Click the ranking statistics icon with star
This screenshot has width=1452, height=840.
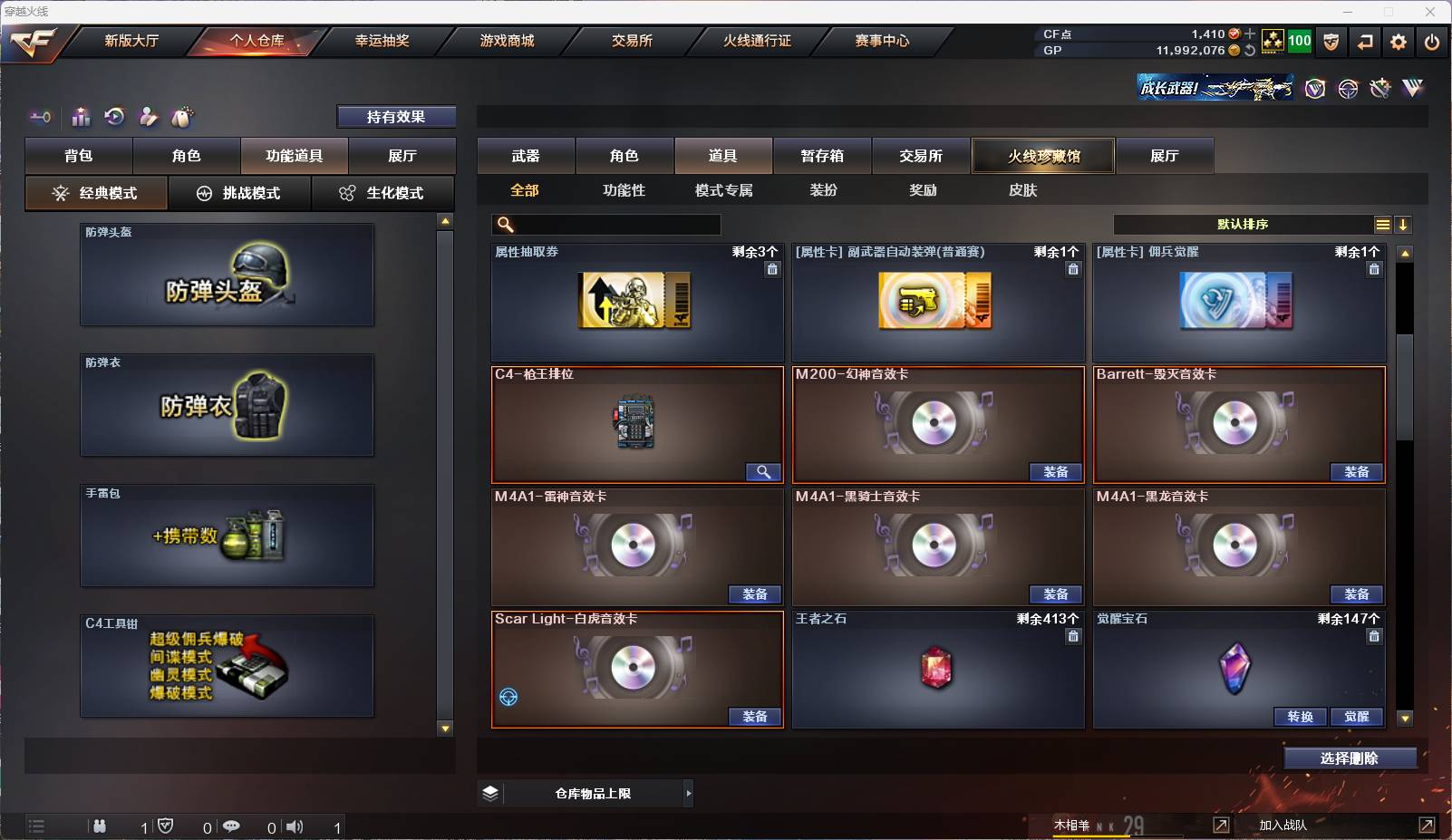[x=80, y=117]
